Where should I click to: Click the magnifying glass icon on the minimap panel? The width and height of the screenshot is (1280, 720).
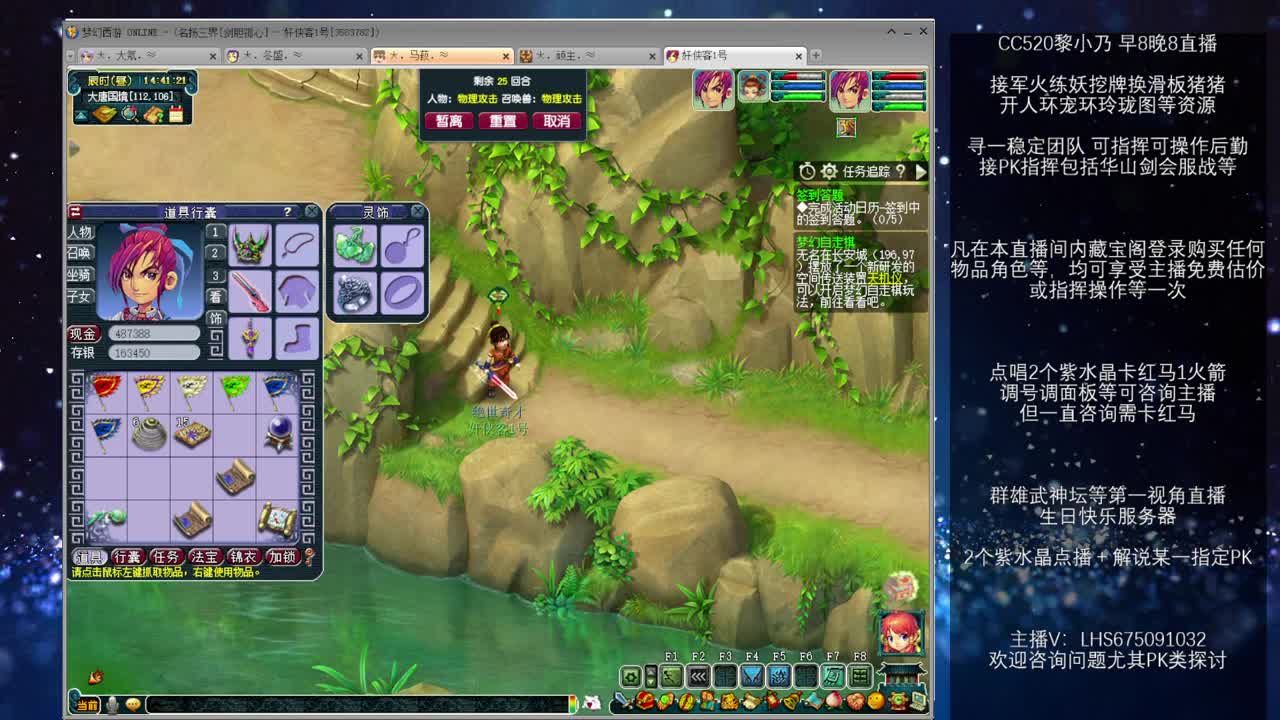point(129,114)
